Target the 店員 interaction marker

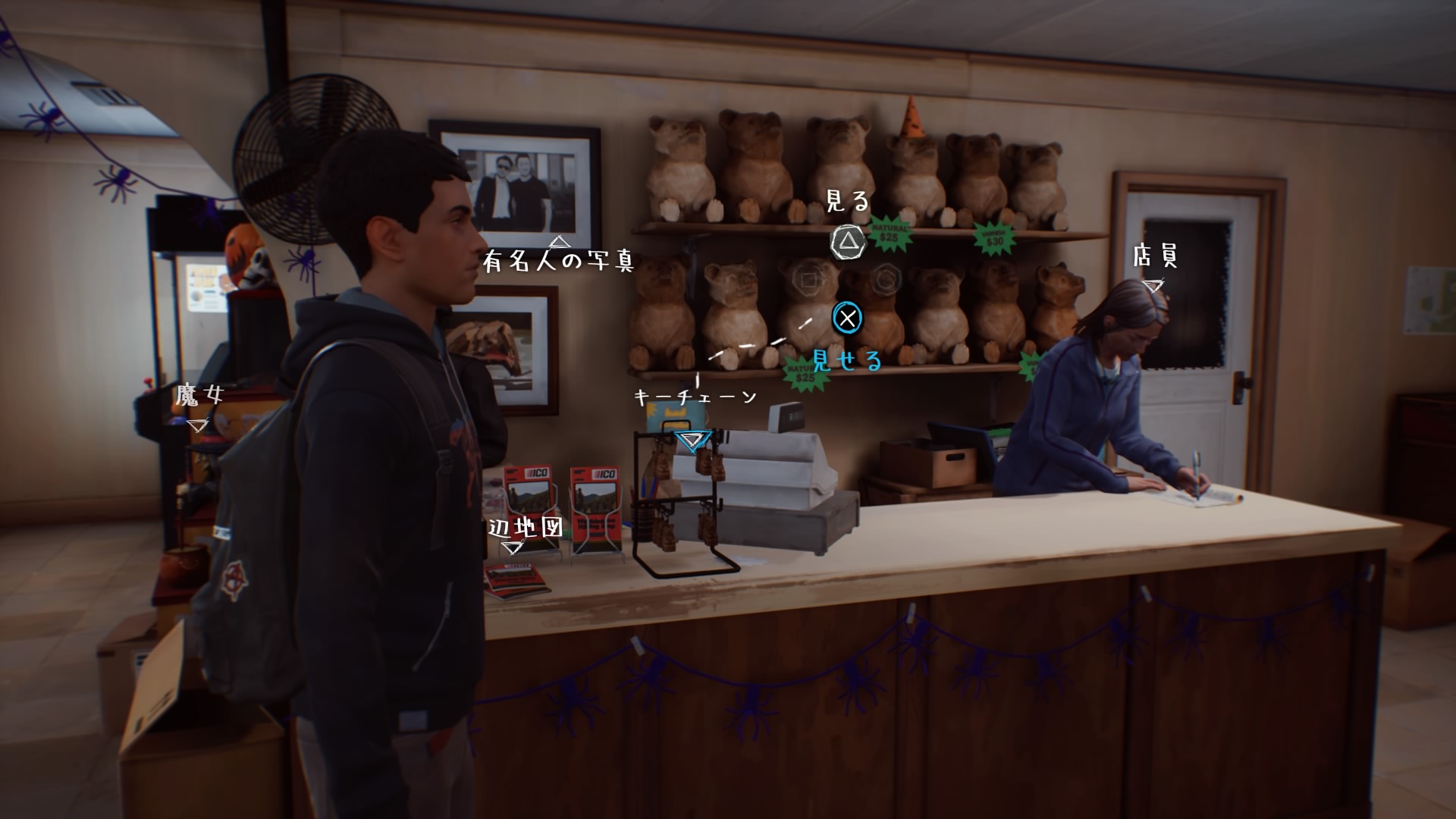[1153, 286]
